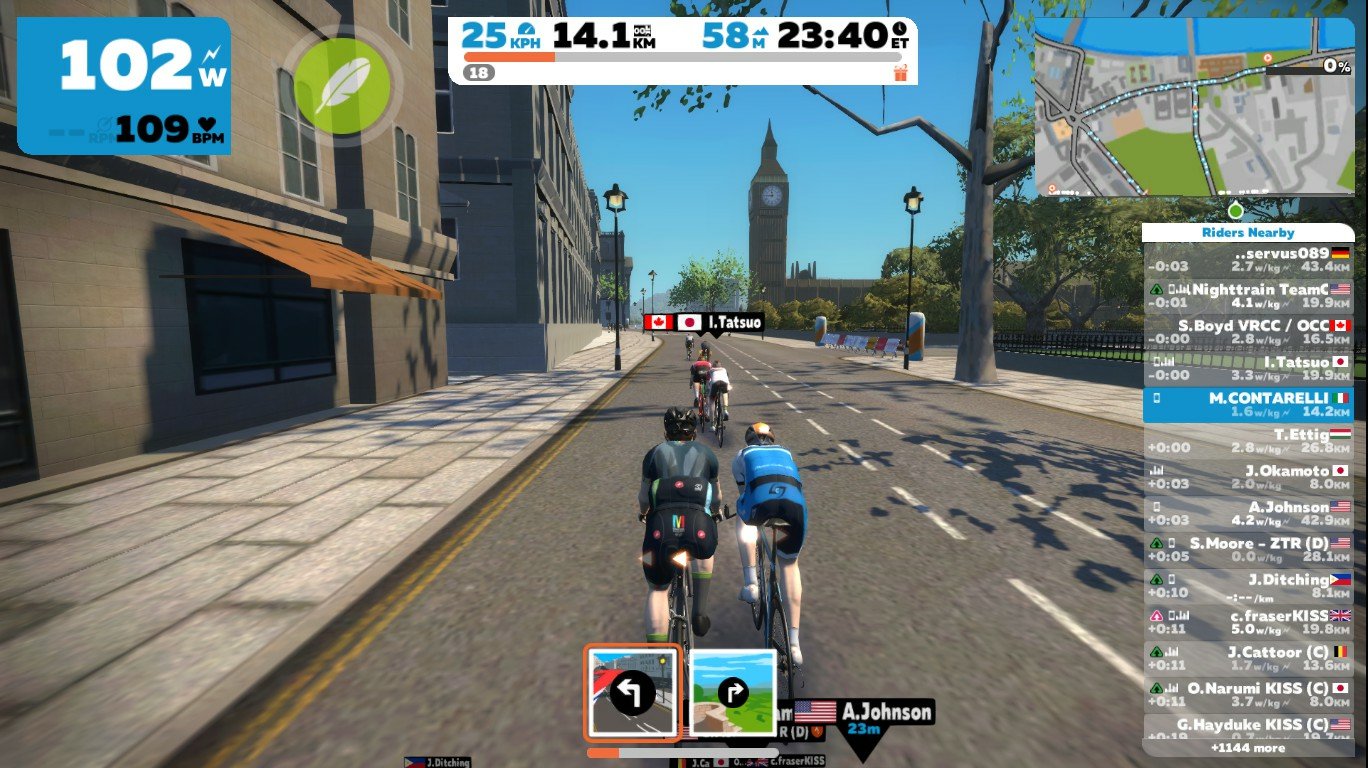Select A.Johnson in the riders list
Viewport: 1368px width, 768px height.
1248,513
